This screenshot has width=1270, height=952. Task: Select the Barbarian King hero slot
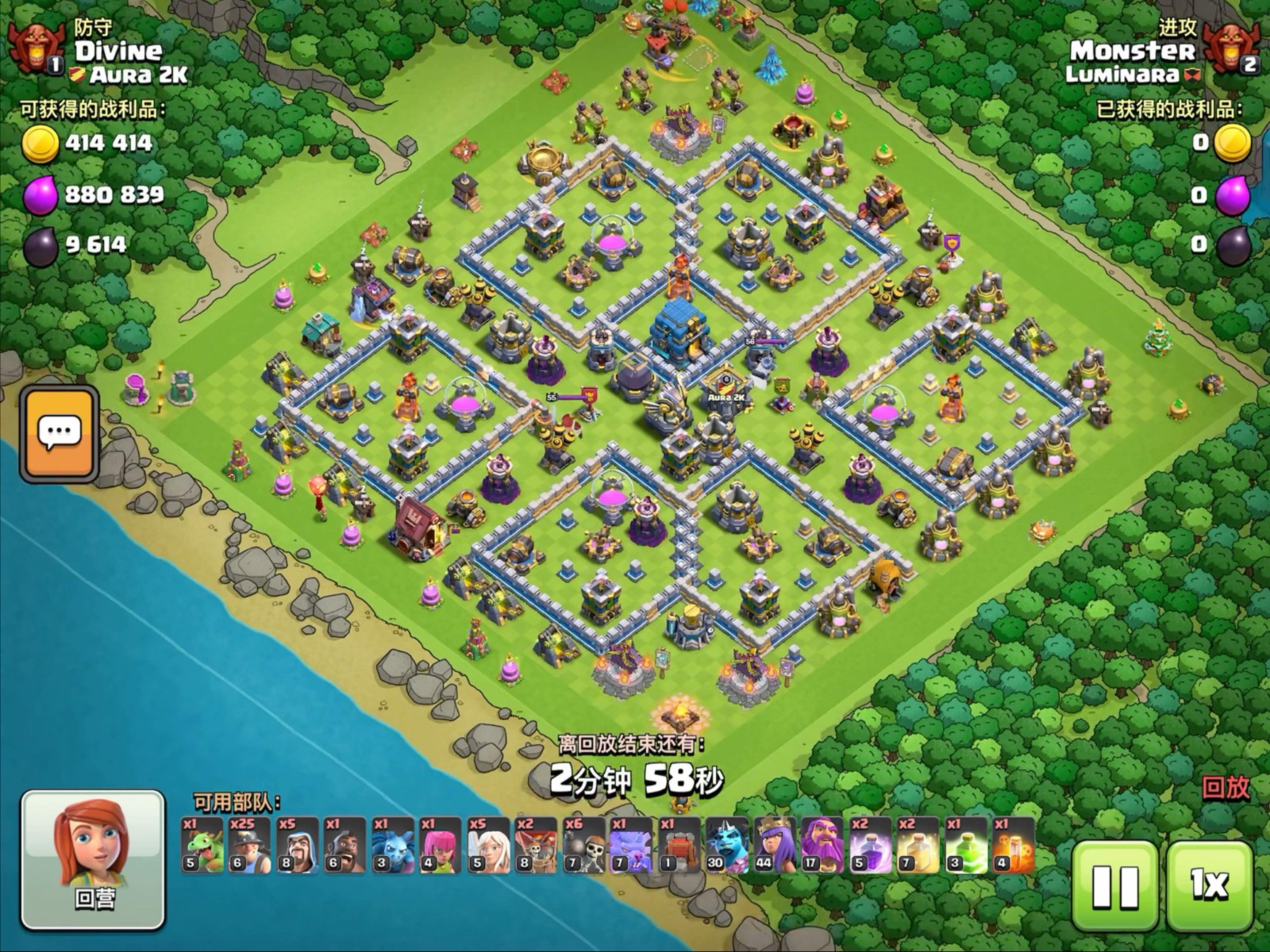727,846
